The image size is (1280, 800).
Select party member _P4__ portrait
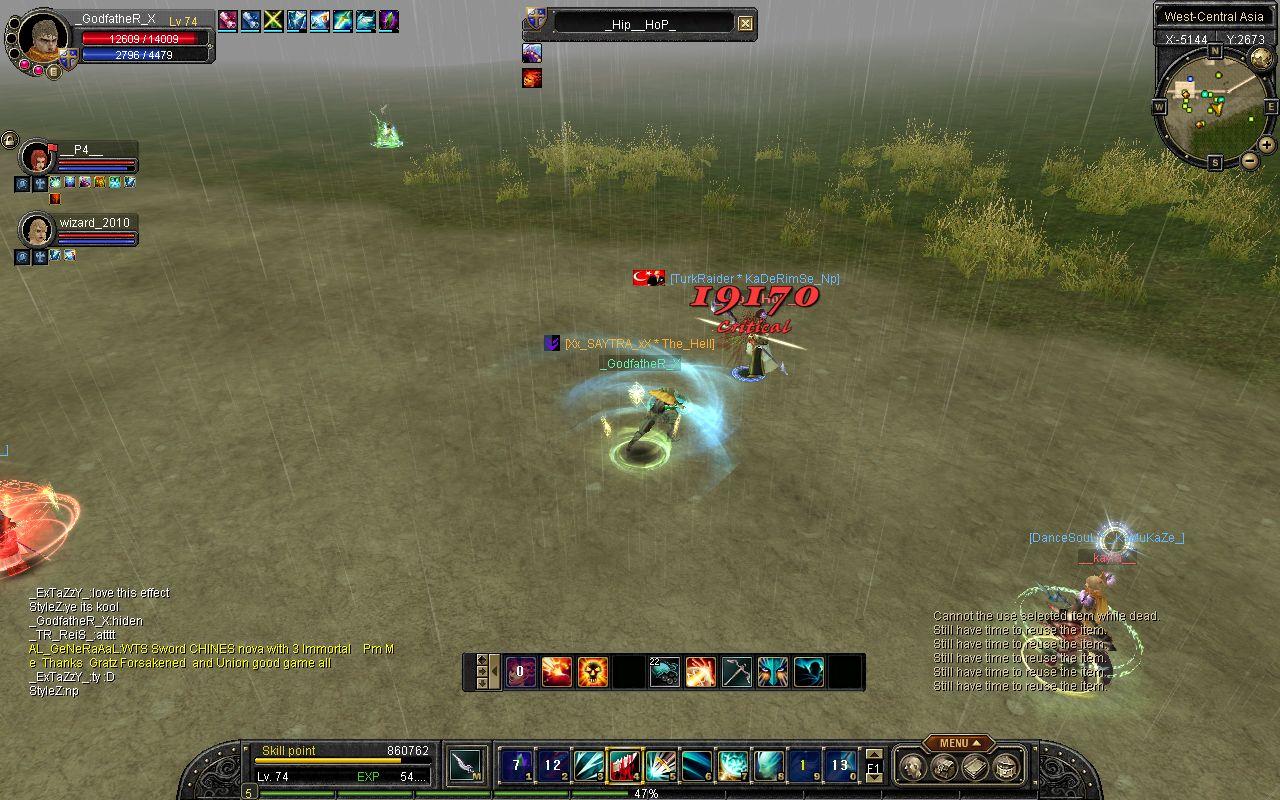37,158
